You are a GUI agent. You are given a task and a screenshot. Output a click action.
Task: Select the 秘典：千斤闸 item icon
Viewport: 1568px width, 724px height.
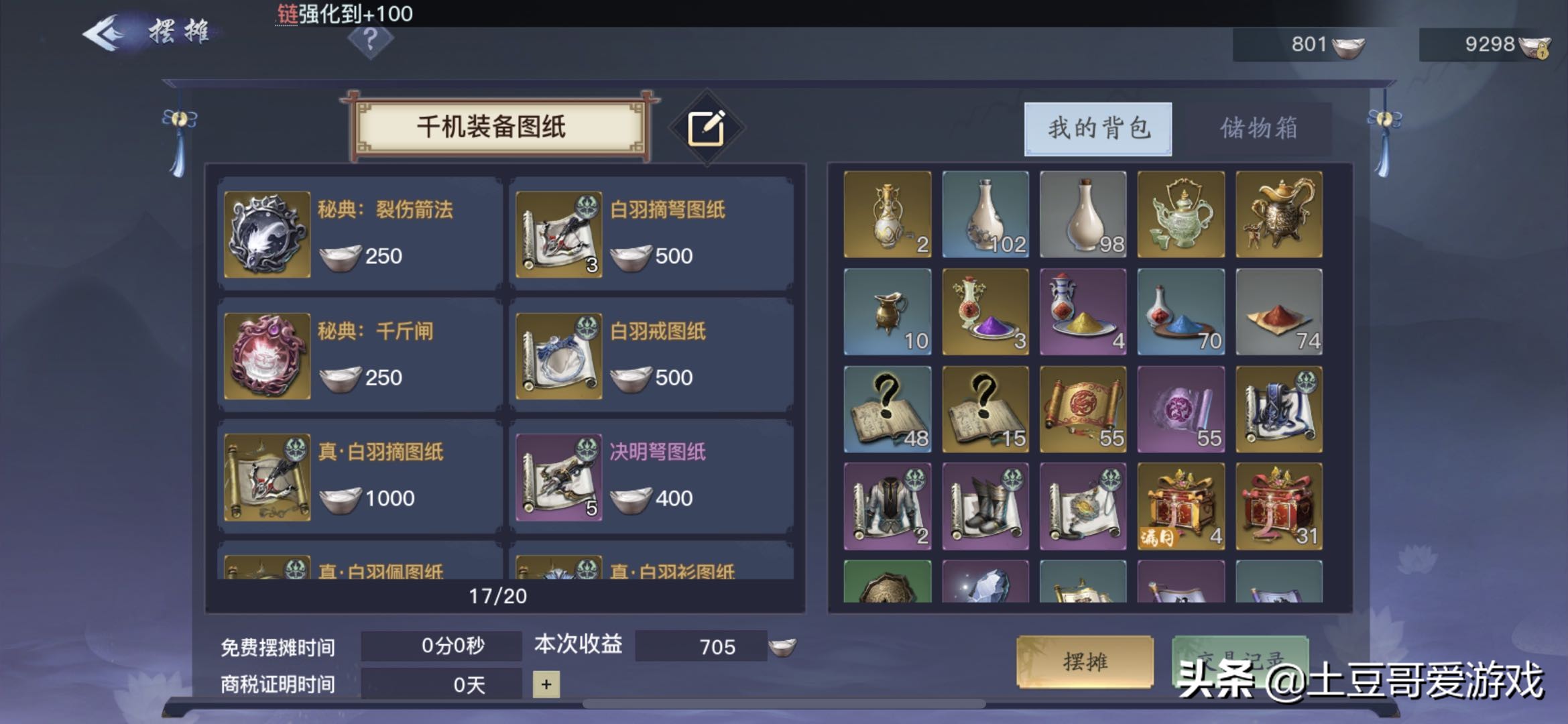pyautogui.click(x=265, y=355)
